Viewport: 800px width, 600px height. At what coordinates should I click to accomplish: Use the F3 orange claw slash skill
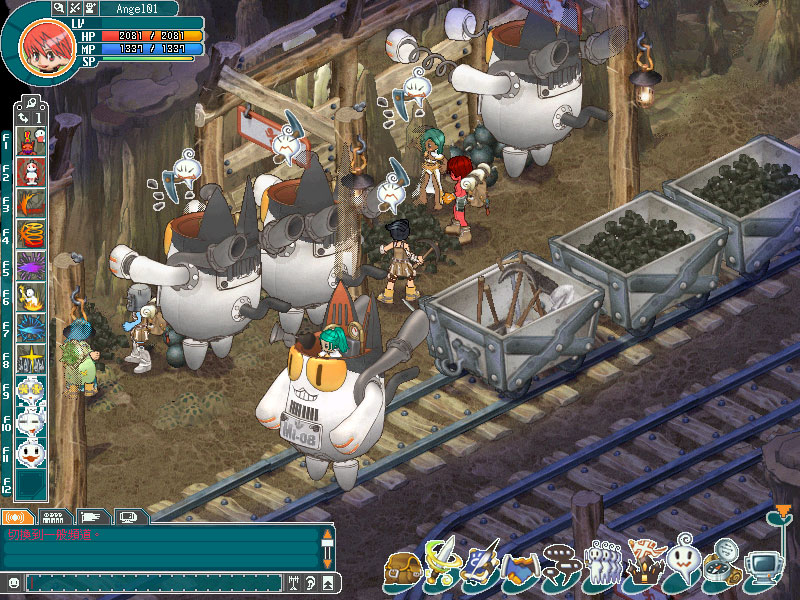[31, 203]
